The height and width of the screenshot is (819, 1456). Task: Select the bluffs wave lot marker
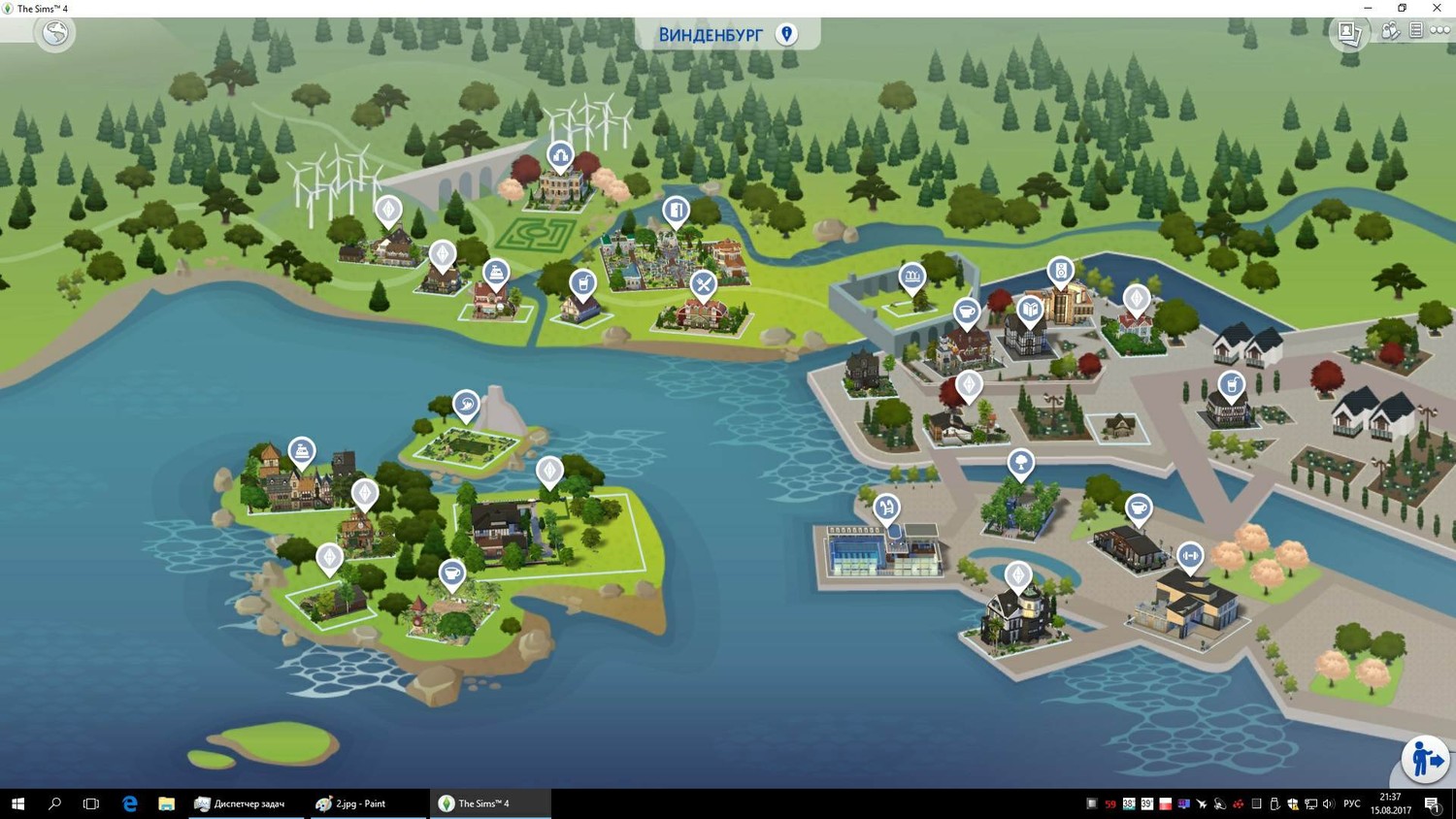click(x=466, y=403)
